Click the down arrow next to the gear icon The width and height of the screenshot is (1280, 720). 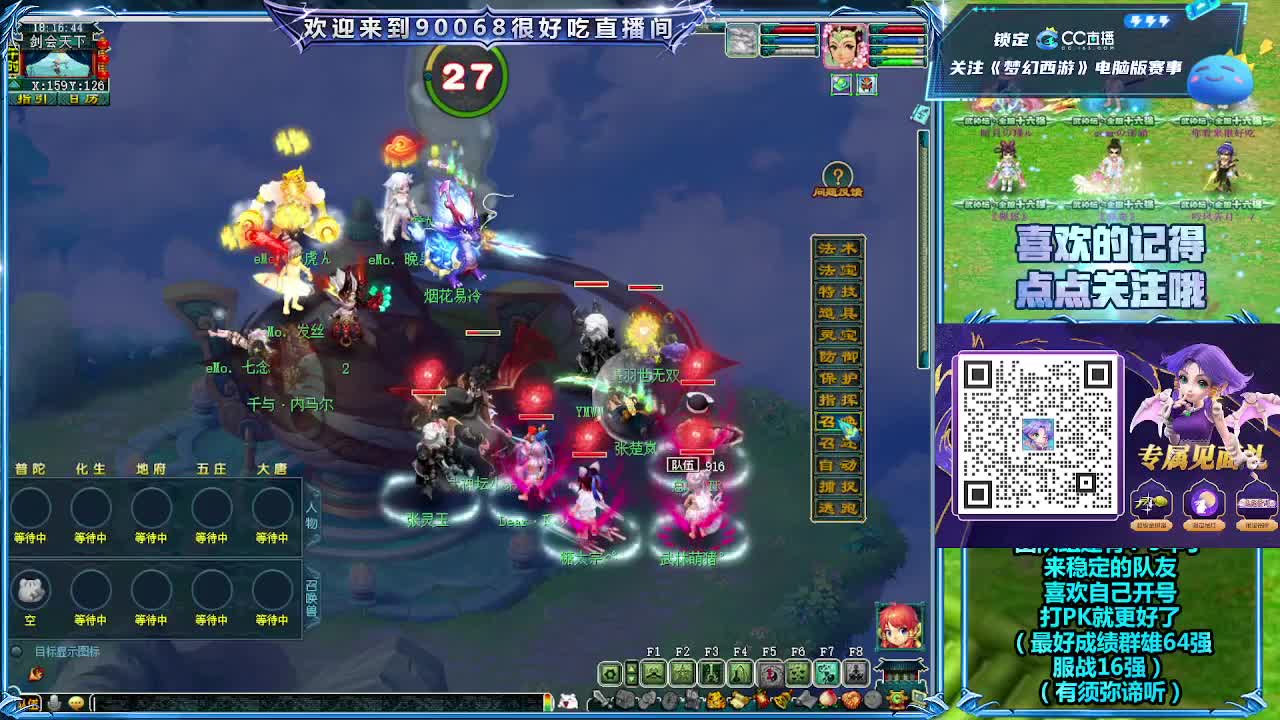pos(631,680)
